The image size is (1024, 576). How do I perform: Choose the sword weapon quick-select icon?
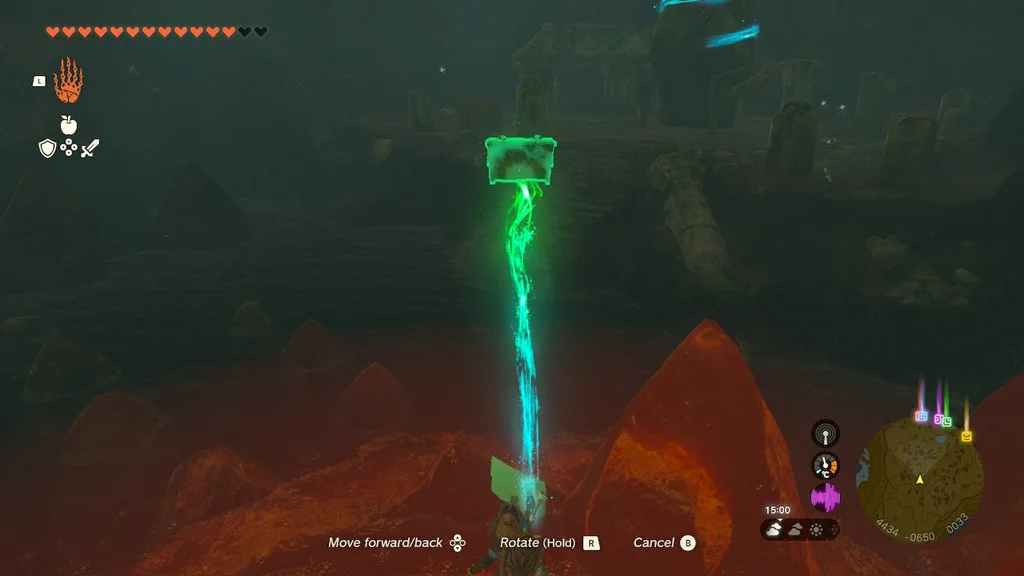click(x=90, y=148)
